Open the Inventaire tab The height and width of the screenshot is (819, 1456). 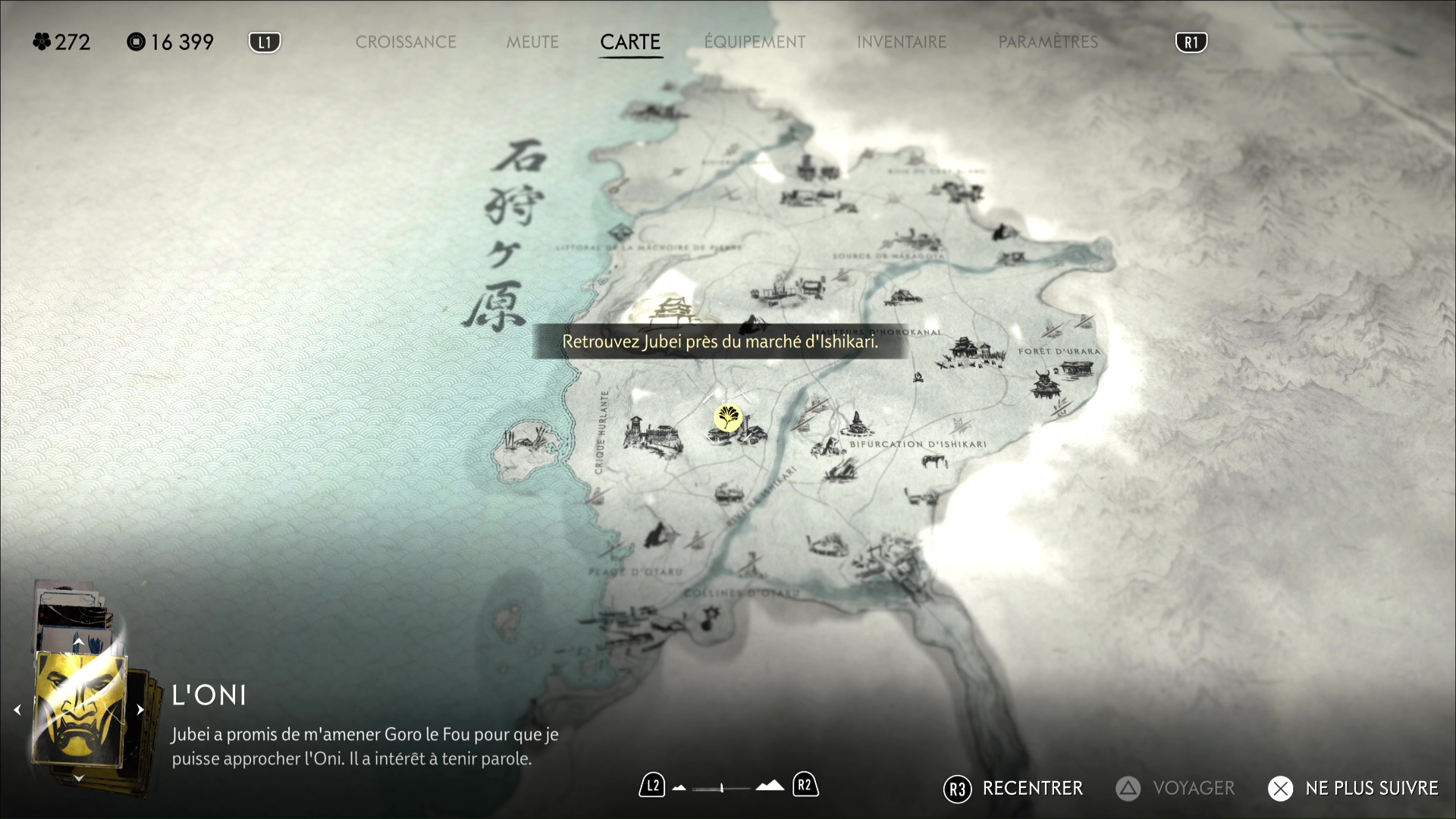(902, 42)
